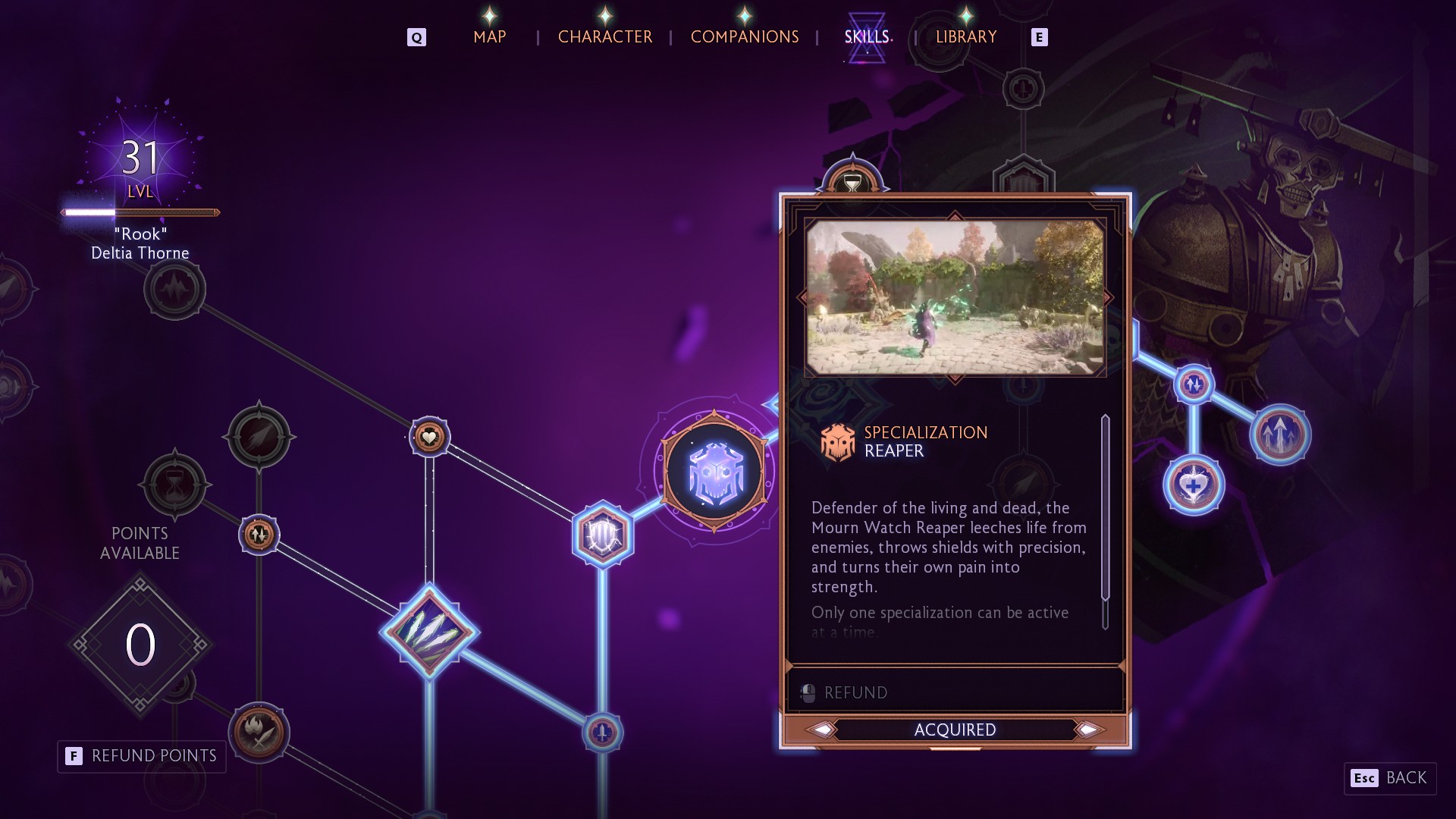Pick the small heart skill node
This screenshot has width=1456, height=819.
[429, 437]
